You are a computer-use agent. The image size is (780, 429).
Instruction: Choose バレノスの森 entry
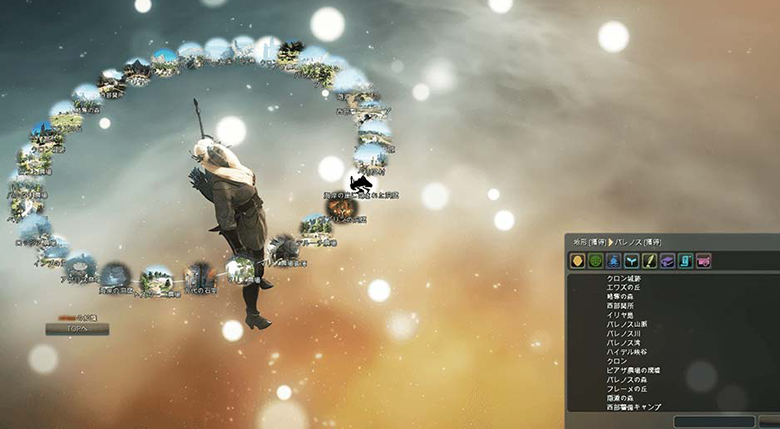pos(625,380)
